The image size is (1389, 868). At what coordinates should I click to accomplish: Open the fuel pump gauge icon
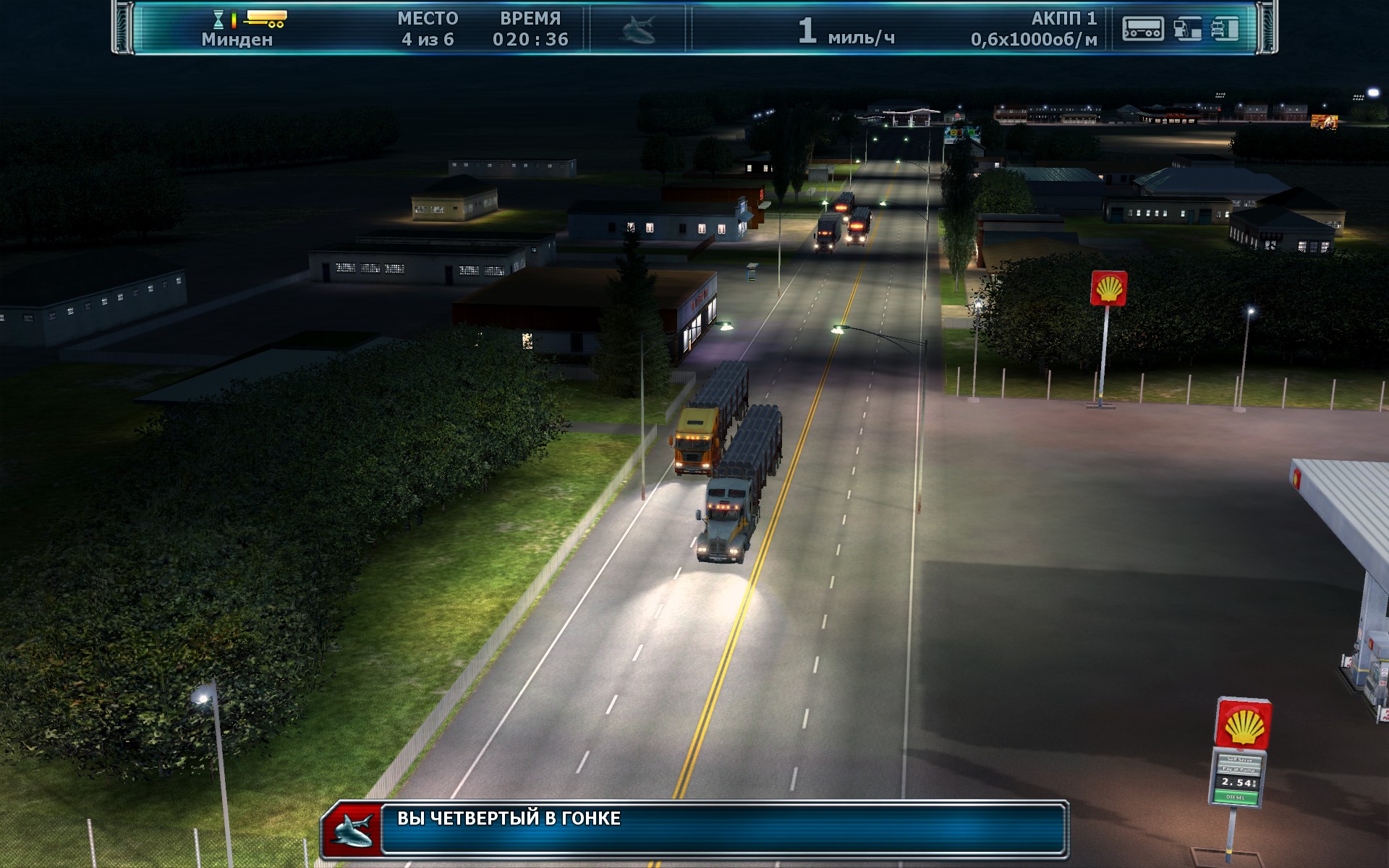[1187, 29]
